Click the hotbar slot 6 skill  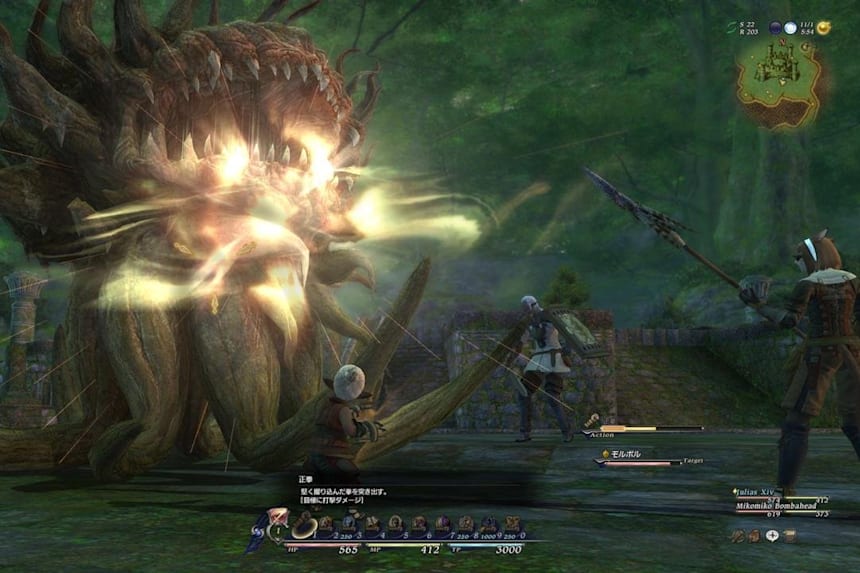click(x=419, y=523)
